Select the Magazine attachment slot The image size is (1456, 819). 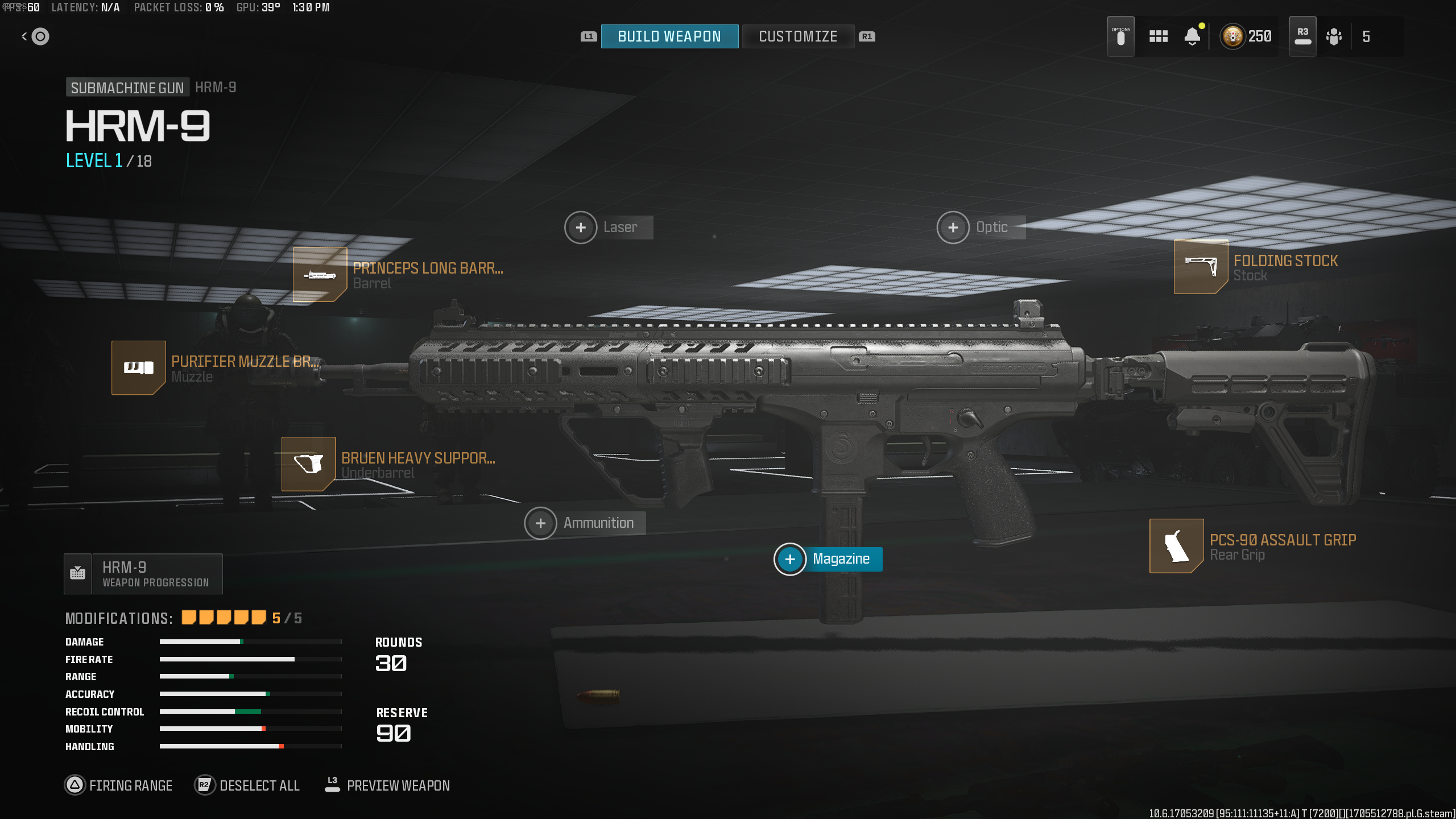[x=790, y=560]
